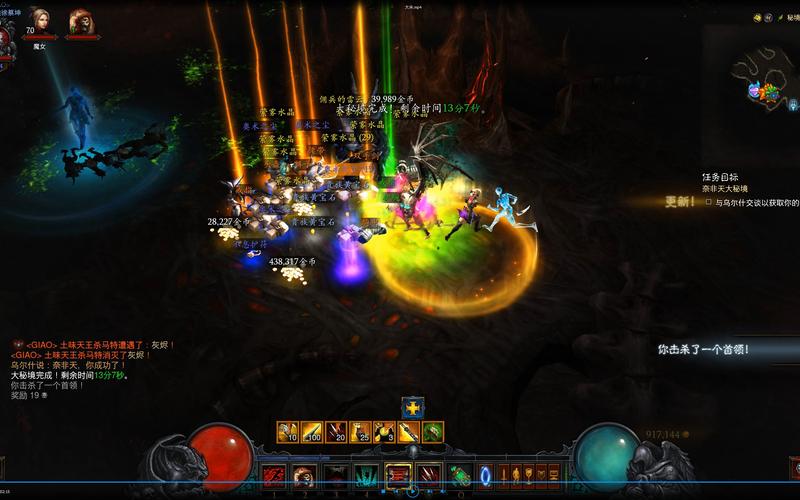The image size is (800, 500).
Task: Click the video player's center playback control
Action: pyautogui.click(x=413, y=491)
